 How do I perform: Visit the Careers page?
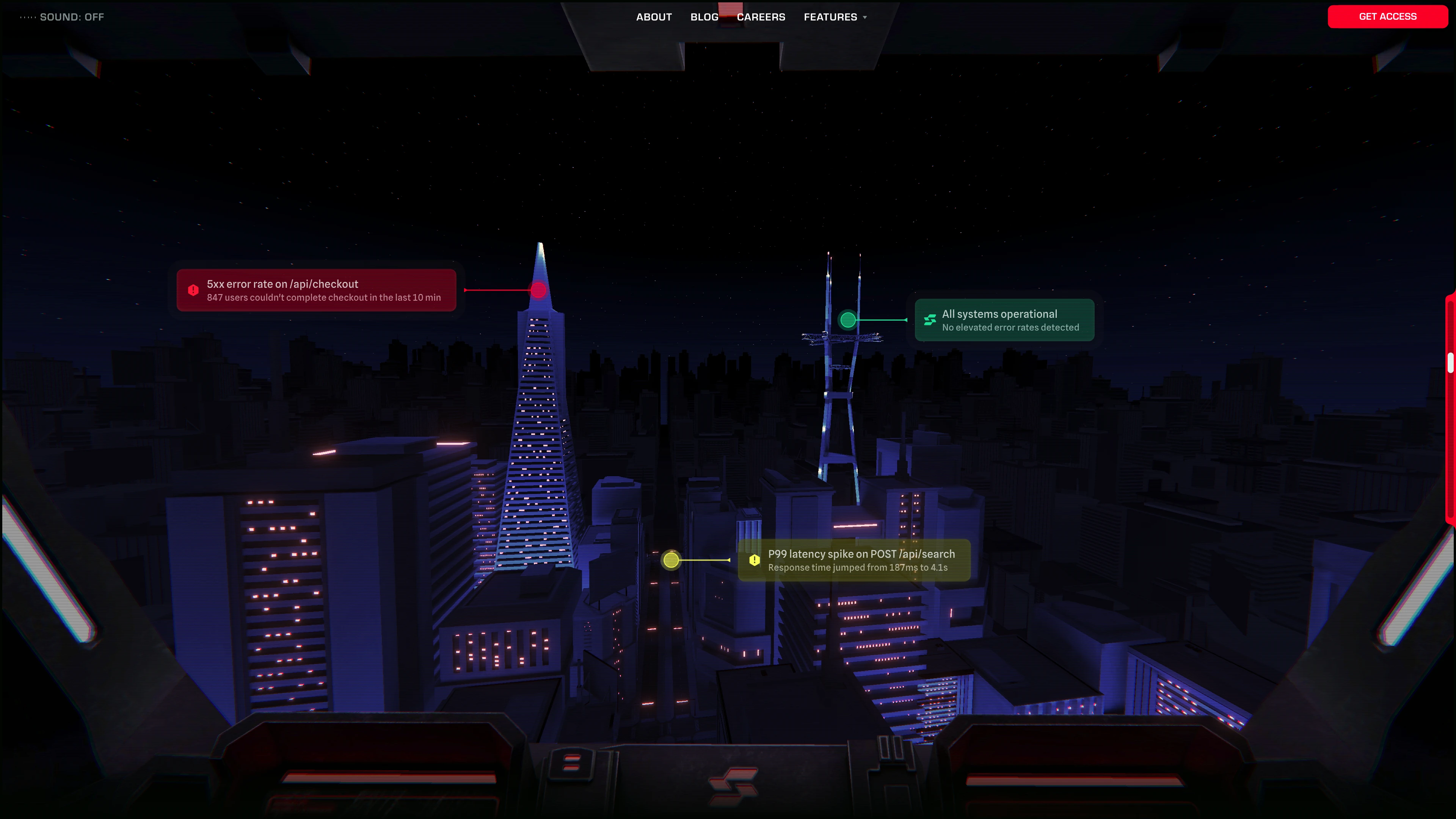pyautogui.click(x=761, y=17)
